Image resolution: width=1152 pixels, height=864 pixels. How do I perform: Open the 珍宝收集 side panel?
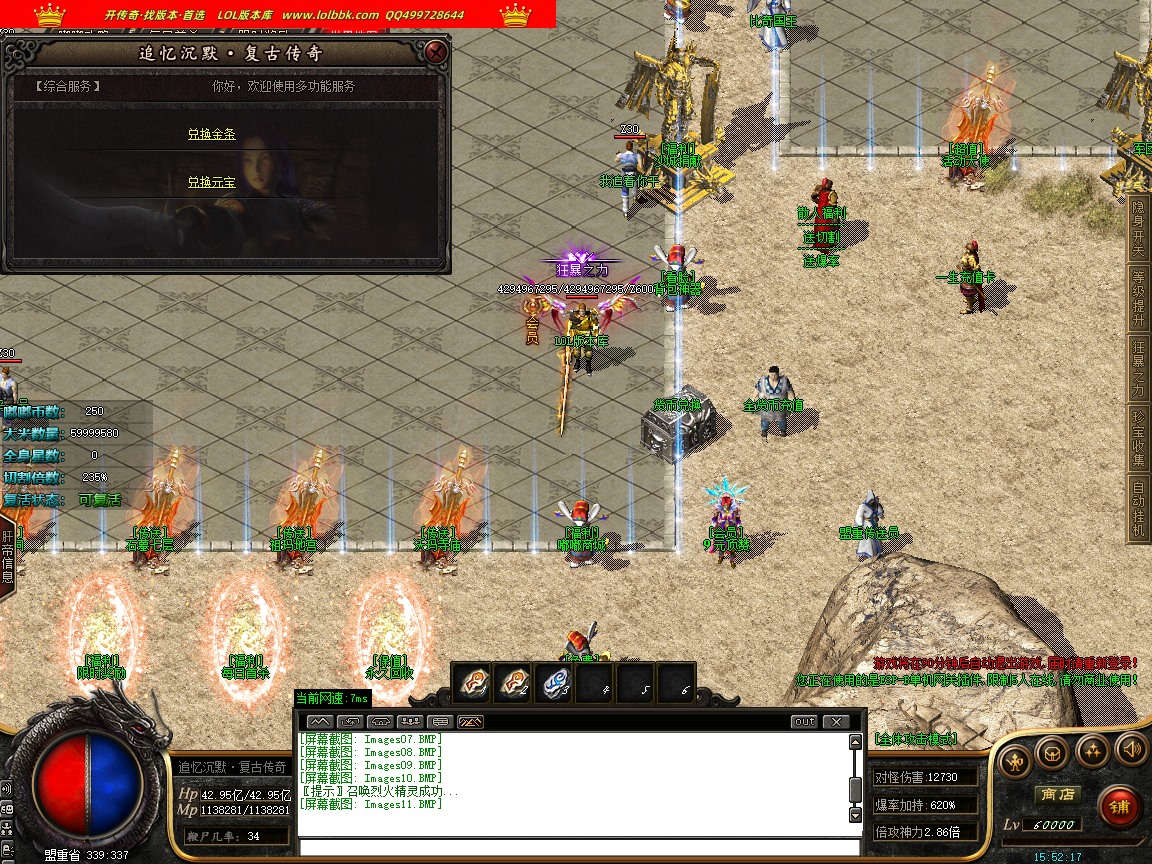[x=1138, y=437]
